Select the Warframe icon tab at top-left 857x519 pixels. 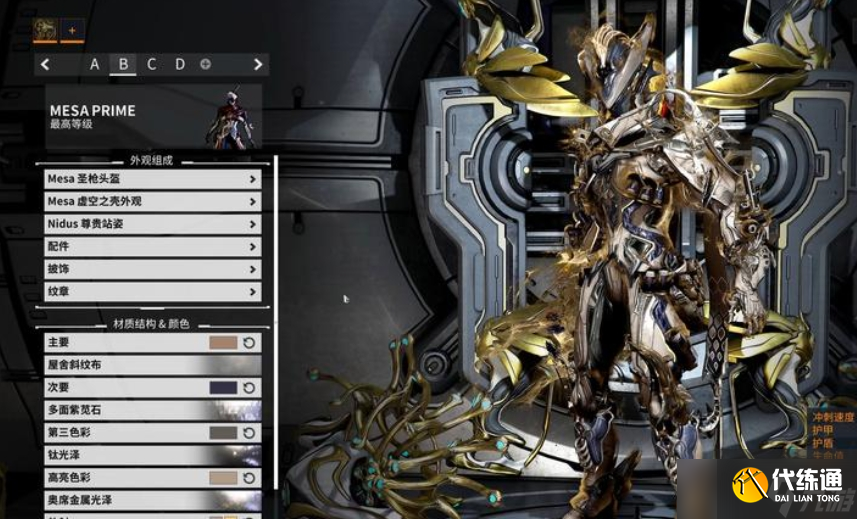click(44, 31)
